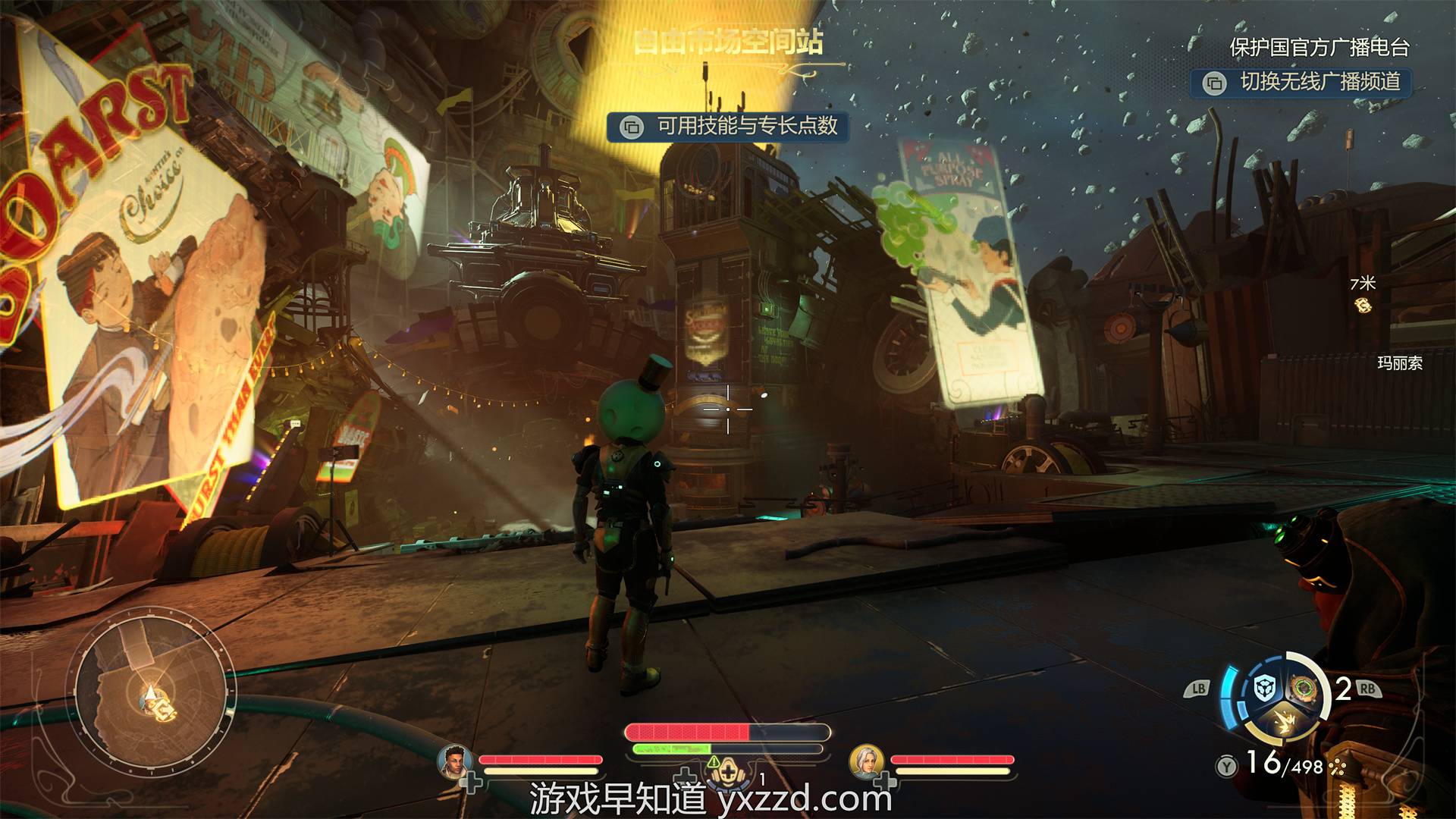1456x819 pixels.
Task: Open the available skill and perk points notification
Action: [728, 126]
